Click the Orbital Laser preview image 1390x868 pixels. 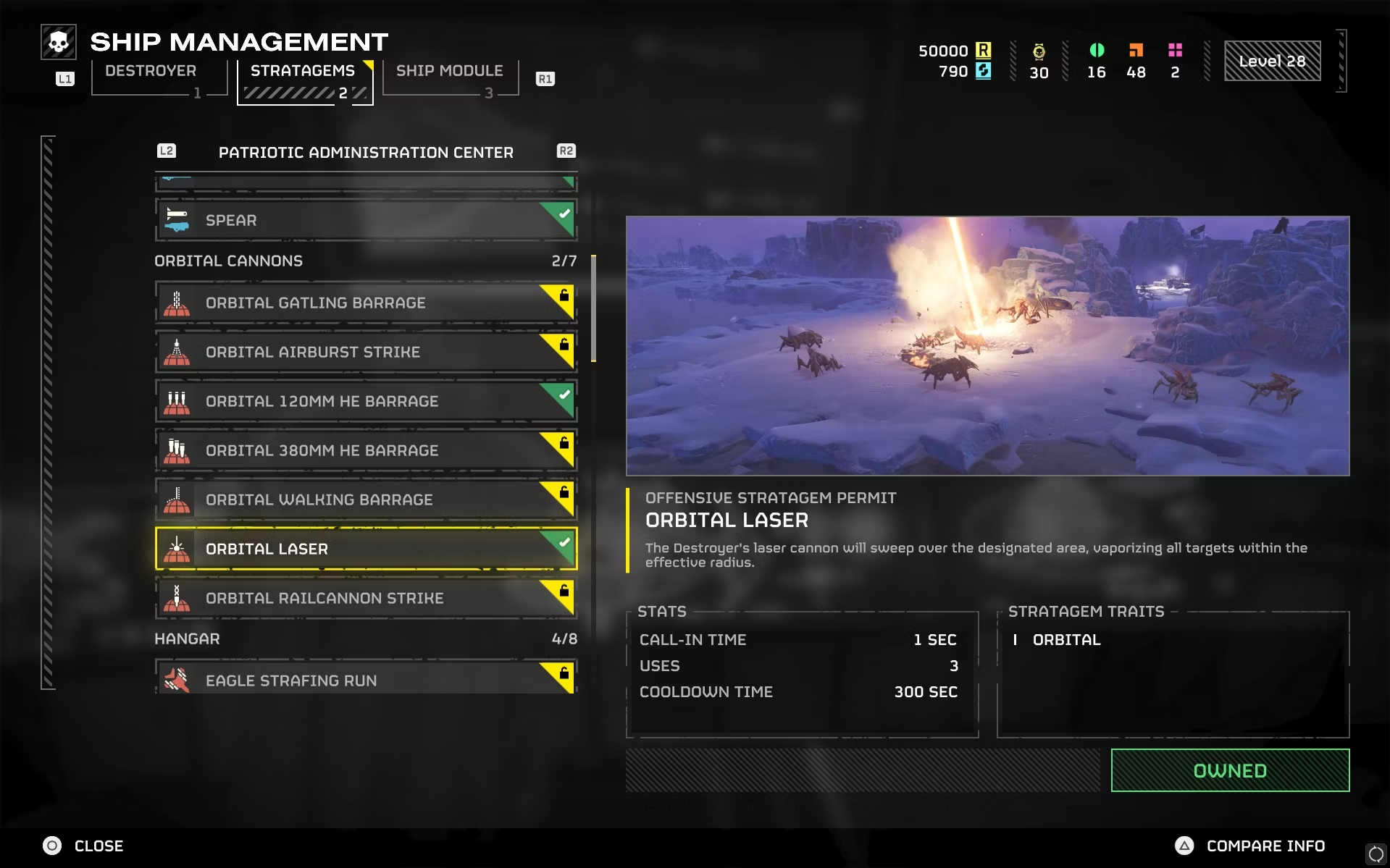[x=987, y=345]
